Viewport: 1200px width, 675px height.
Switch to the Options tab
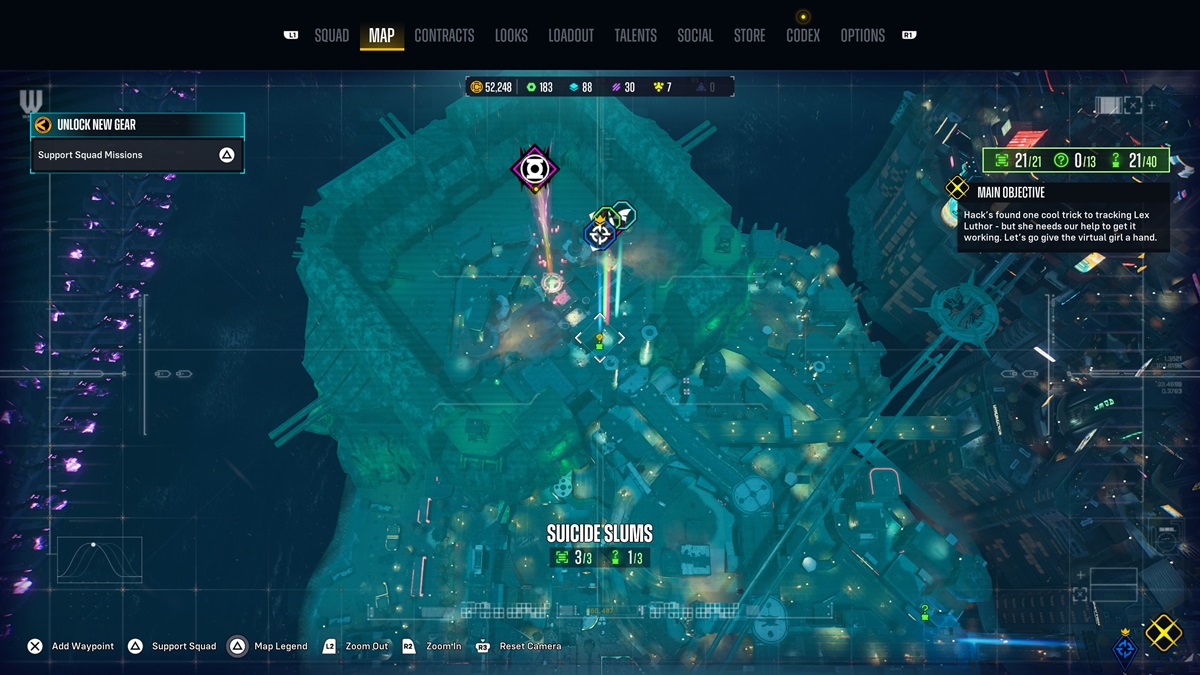[x=862, y=36]
